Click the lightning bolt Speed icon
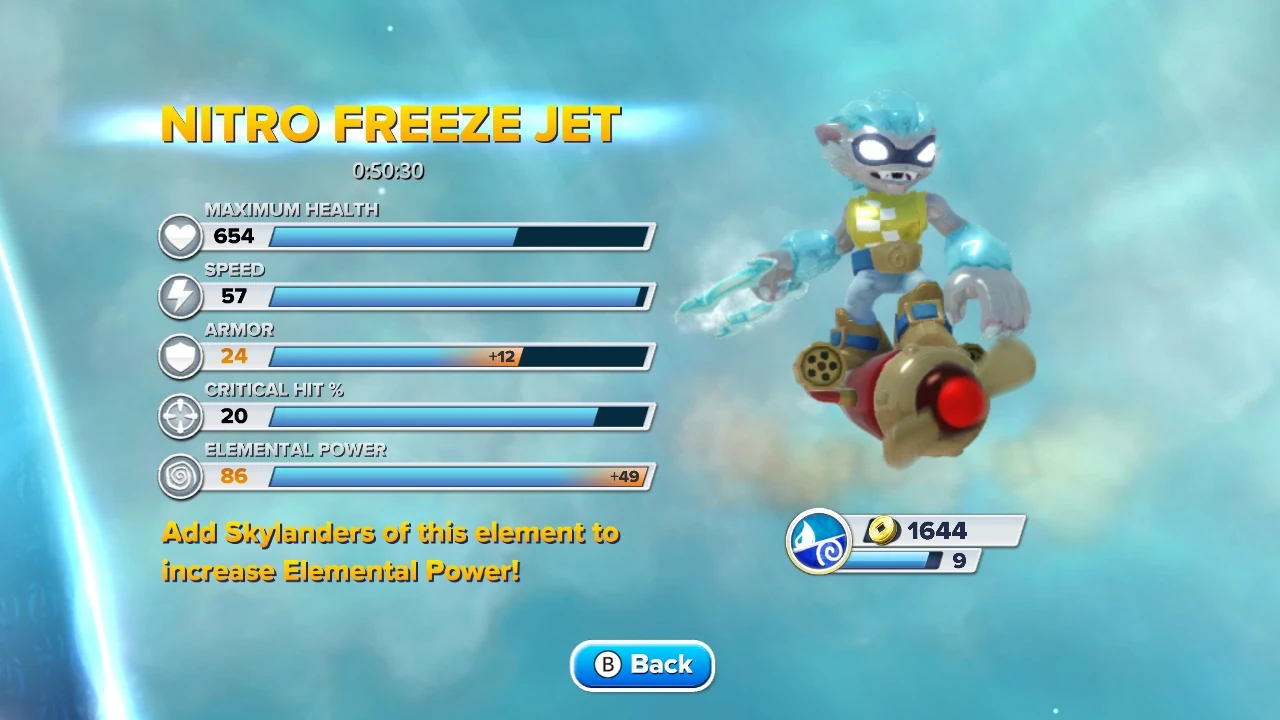 pyautogui.click(x=180, y=297)
